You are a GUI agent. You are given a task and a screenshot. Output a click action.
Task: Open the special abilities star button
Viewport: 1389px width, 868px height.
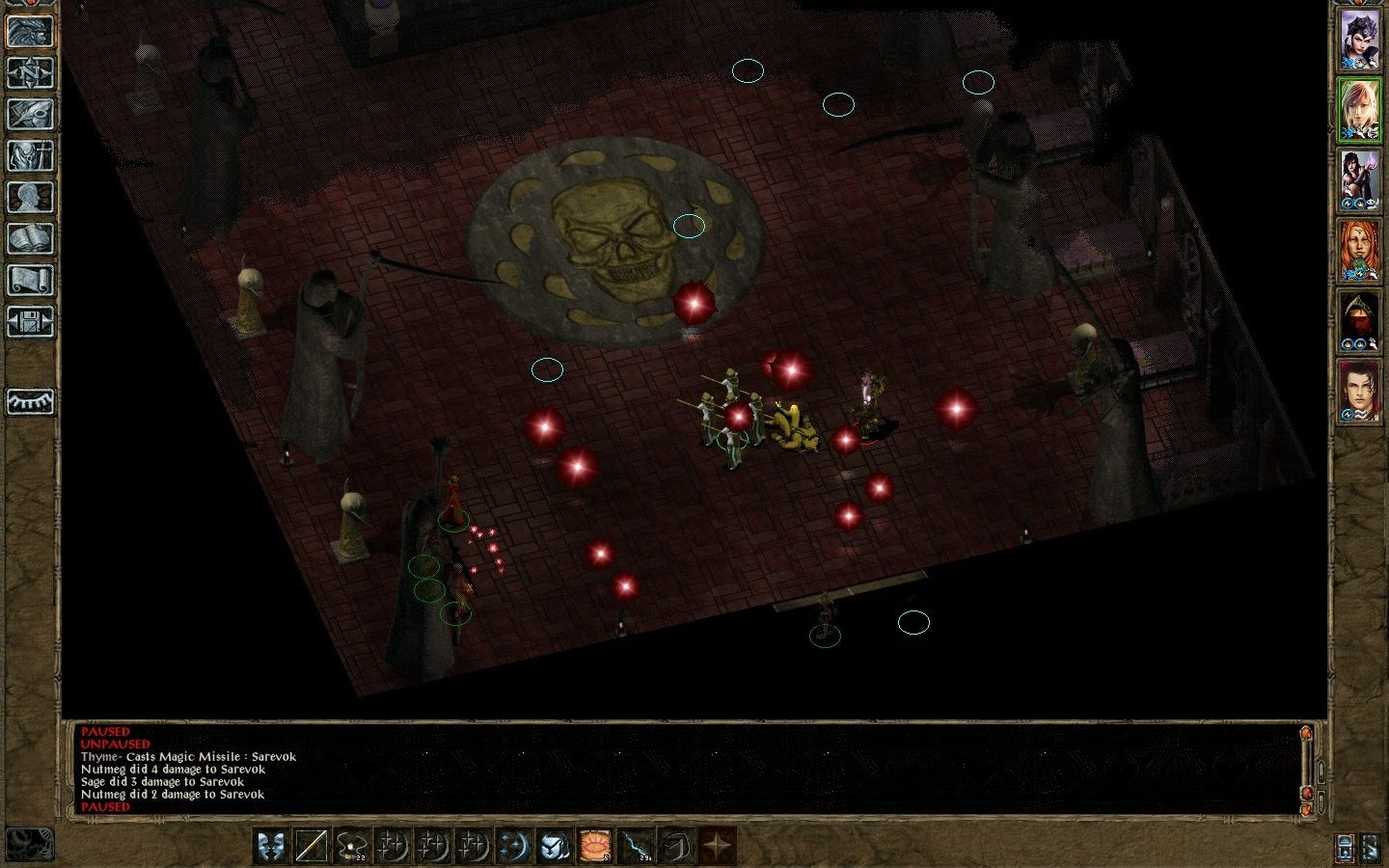point(717,846)
